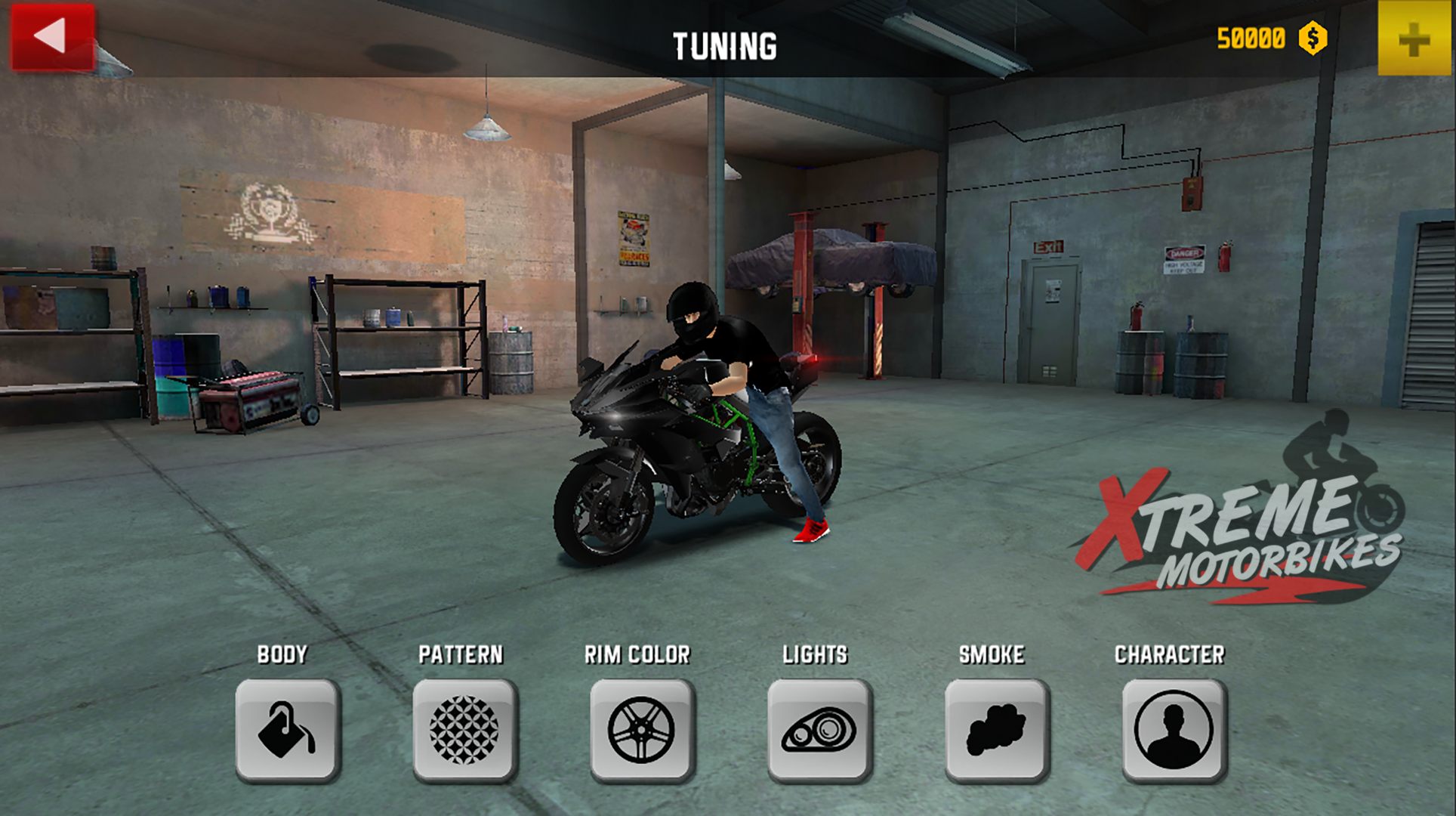
Task: Click the RIM COLOR label text
Action: pyautogui.click(x=637, y=654)
